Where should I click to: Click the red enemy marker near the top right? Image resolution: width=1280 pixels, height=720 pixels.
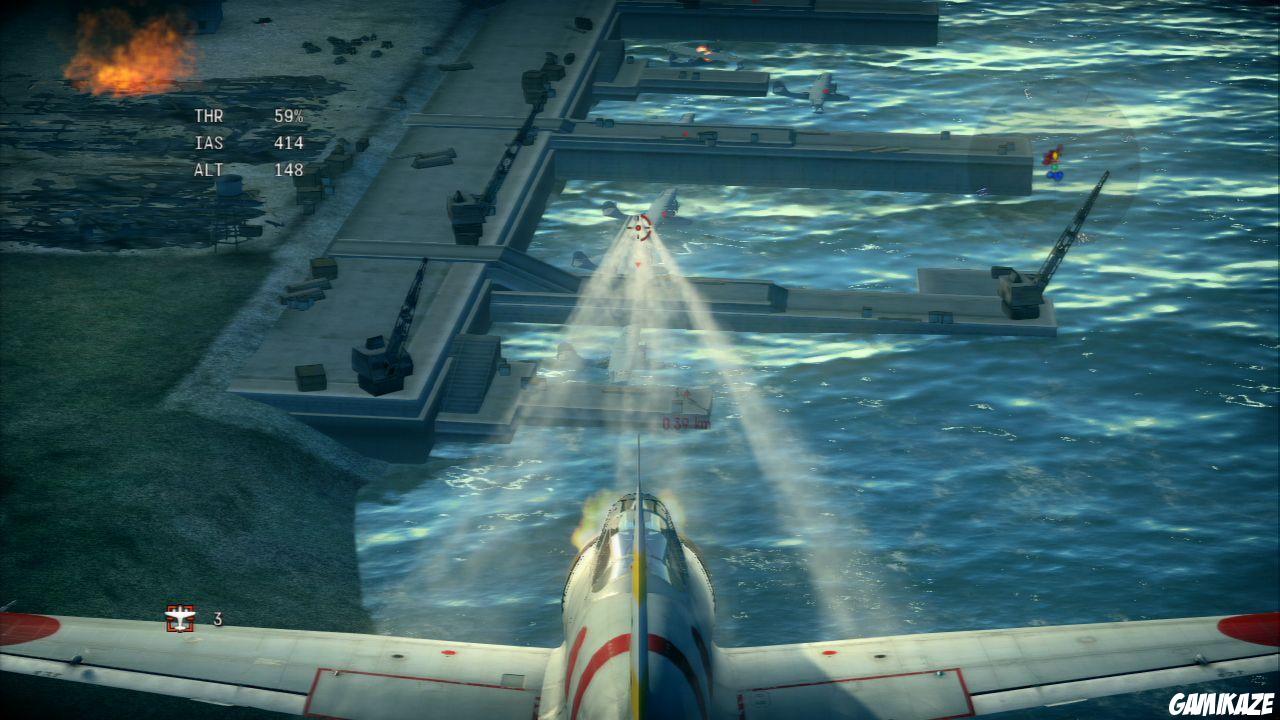click(x=1052, y=156)
